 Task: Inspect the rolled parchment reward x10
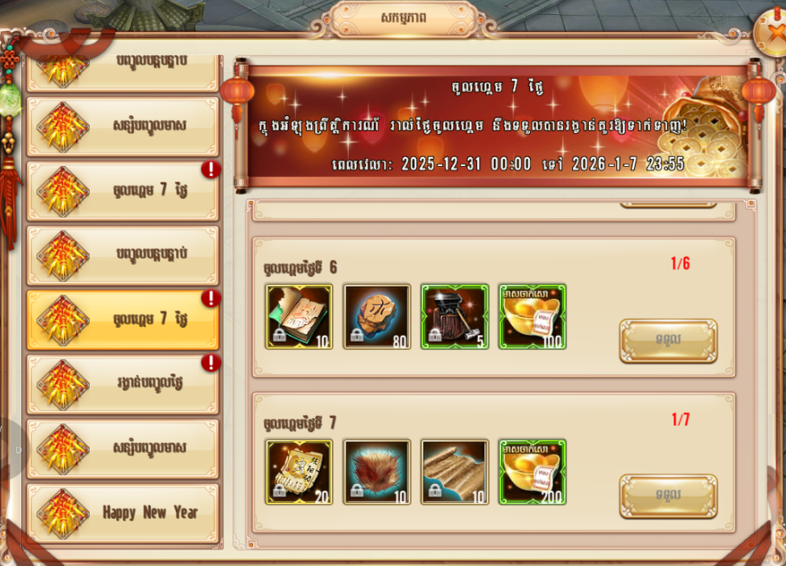(454, 472)
